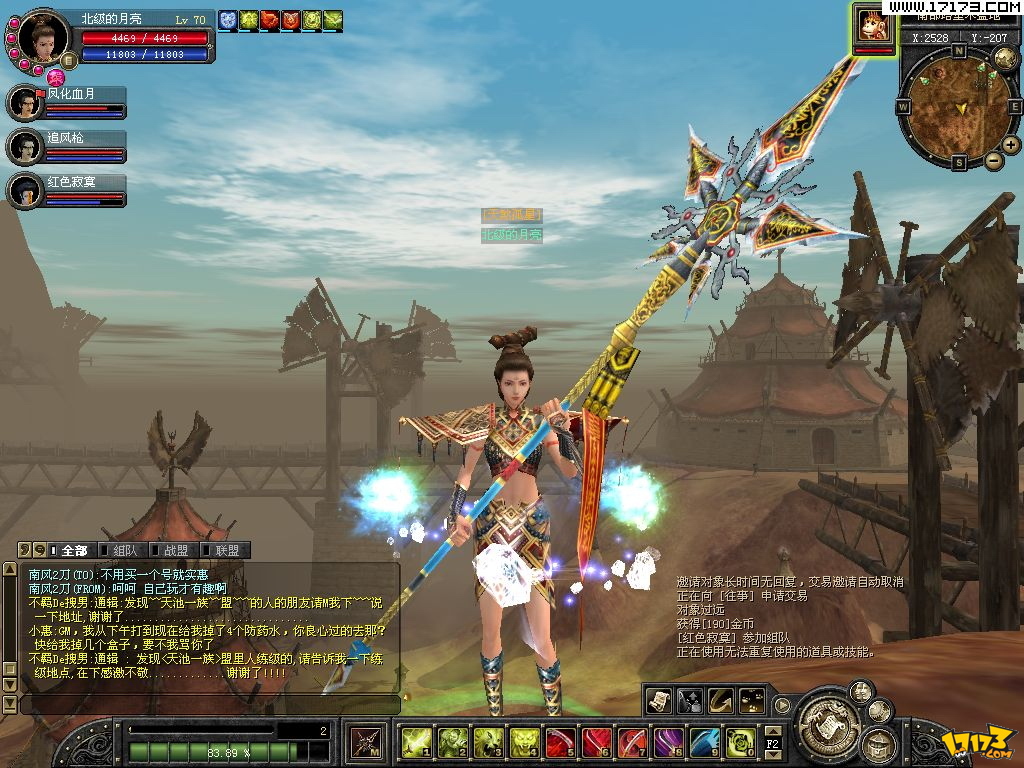Image resolution: width=1024 pixels, height=768 pixels.
Task: Zoom out the minimap with minus button
Action: pyautogui.click(x=993, y=160)
